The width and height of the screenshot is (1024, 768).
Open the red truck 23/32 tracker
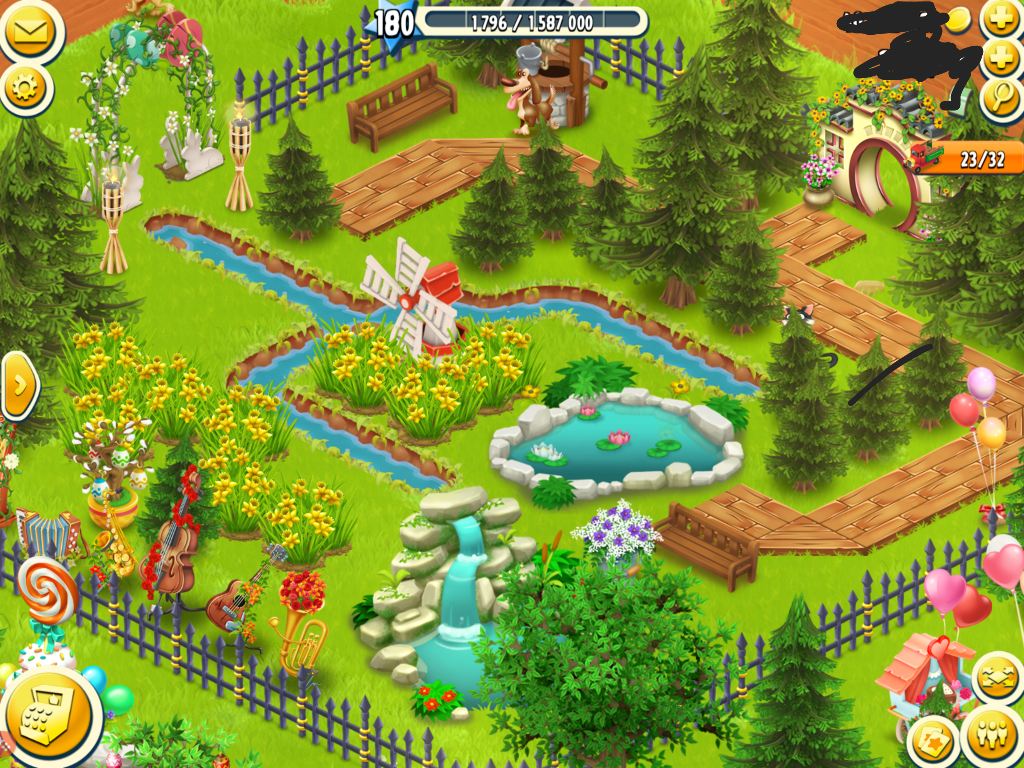967,158
